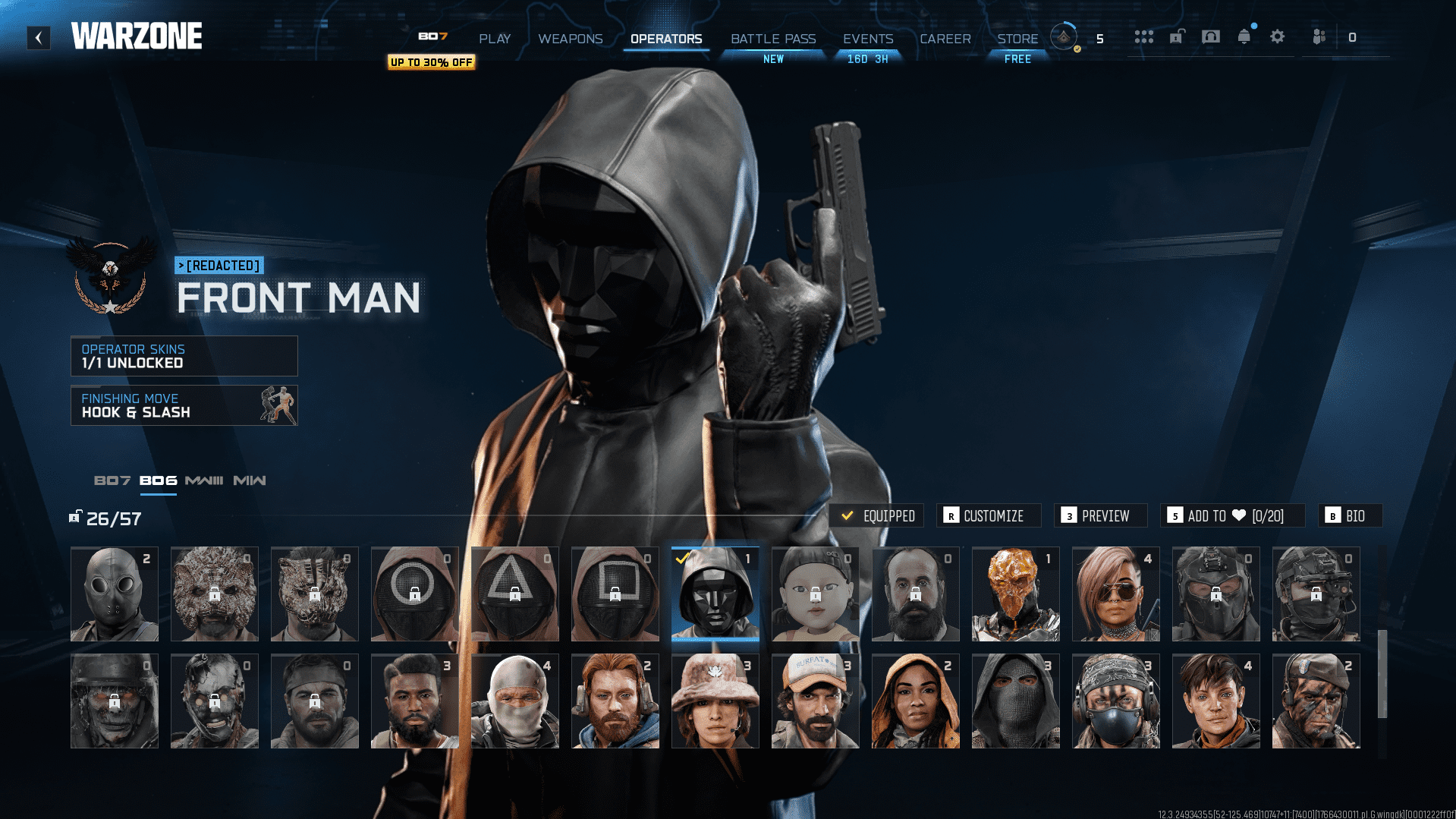Open the Battle Pass menu item
This screenshot has height=819, width=1456.
pos(772,39)
